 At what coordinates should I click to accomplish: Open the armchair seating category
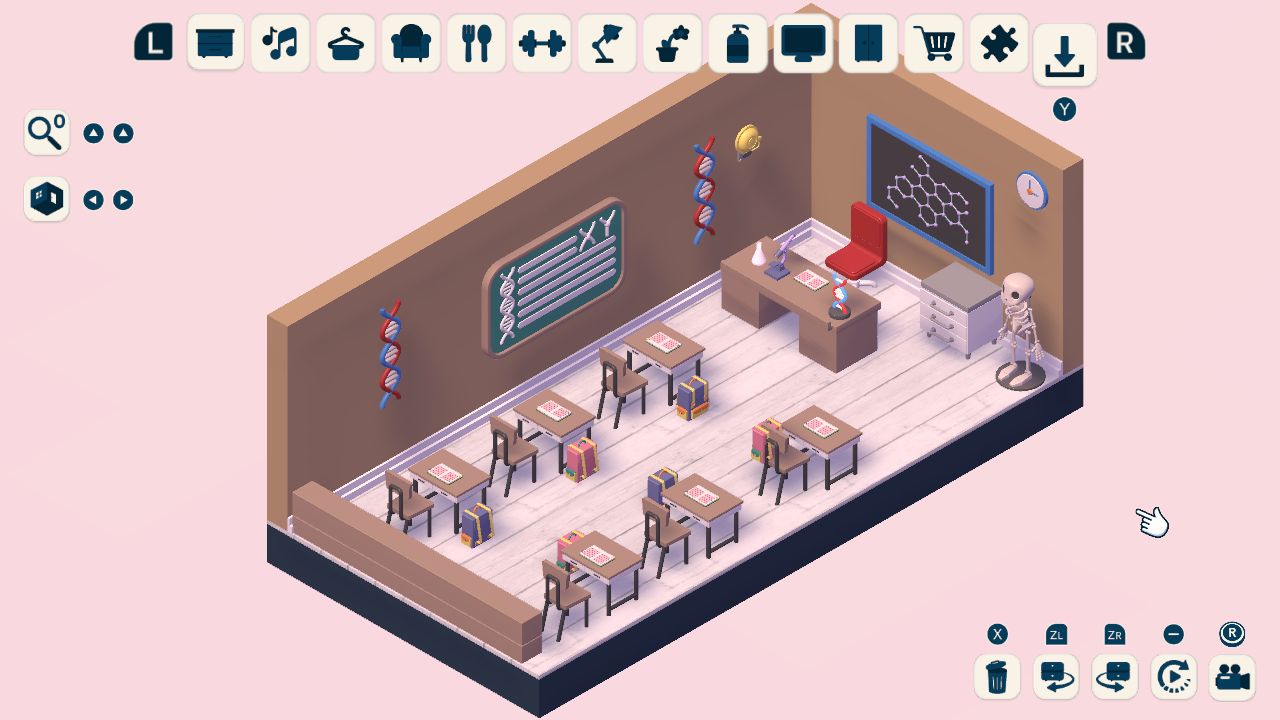(410, 43)
